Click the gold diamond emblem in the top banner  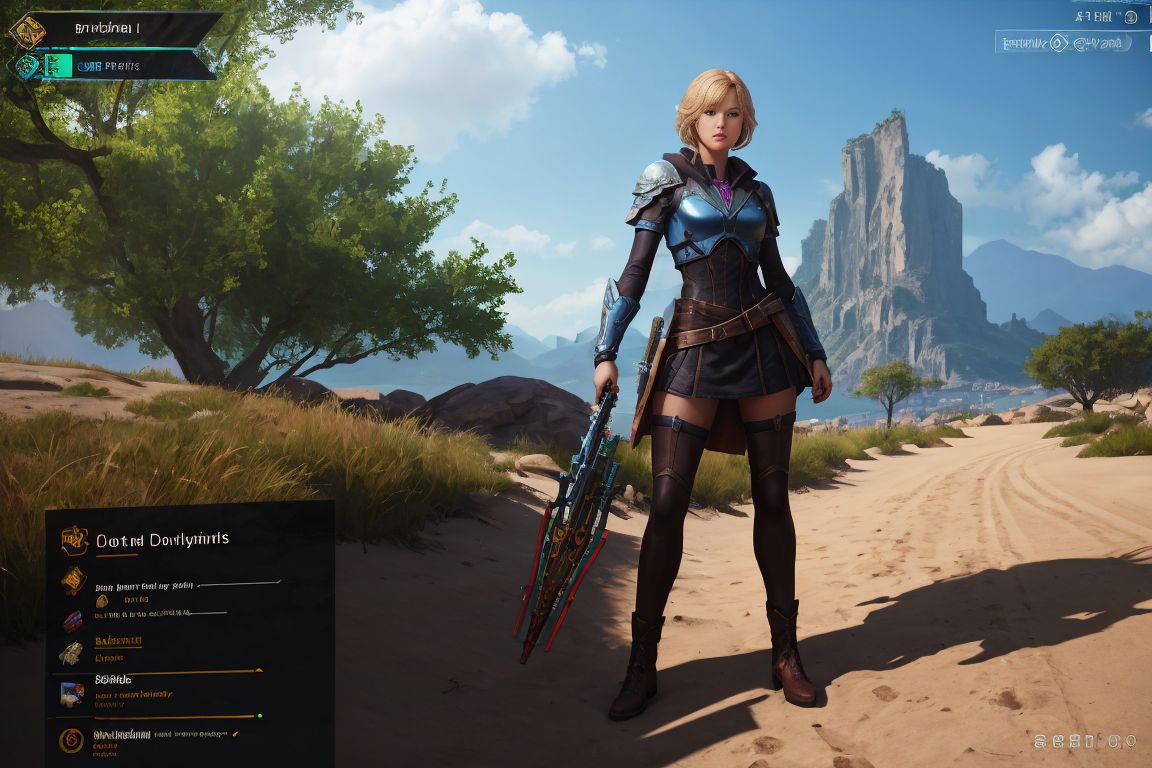tap(27, 31)
